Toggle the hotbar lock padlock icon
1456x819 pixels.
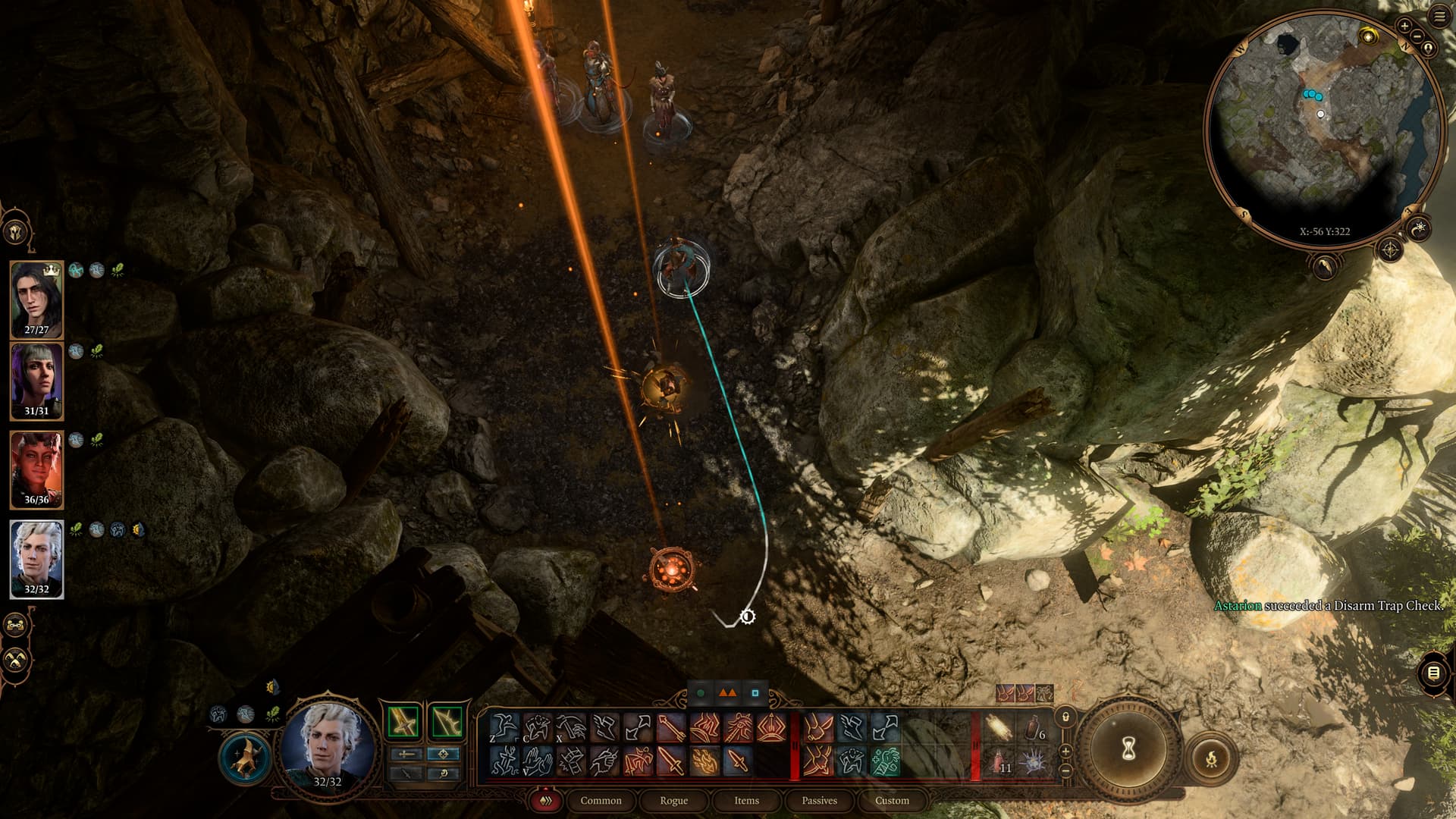coord(1065,717)
